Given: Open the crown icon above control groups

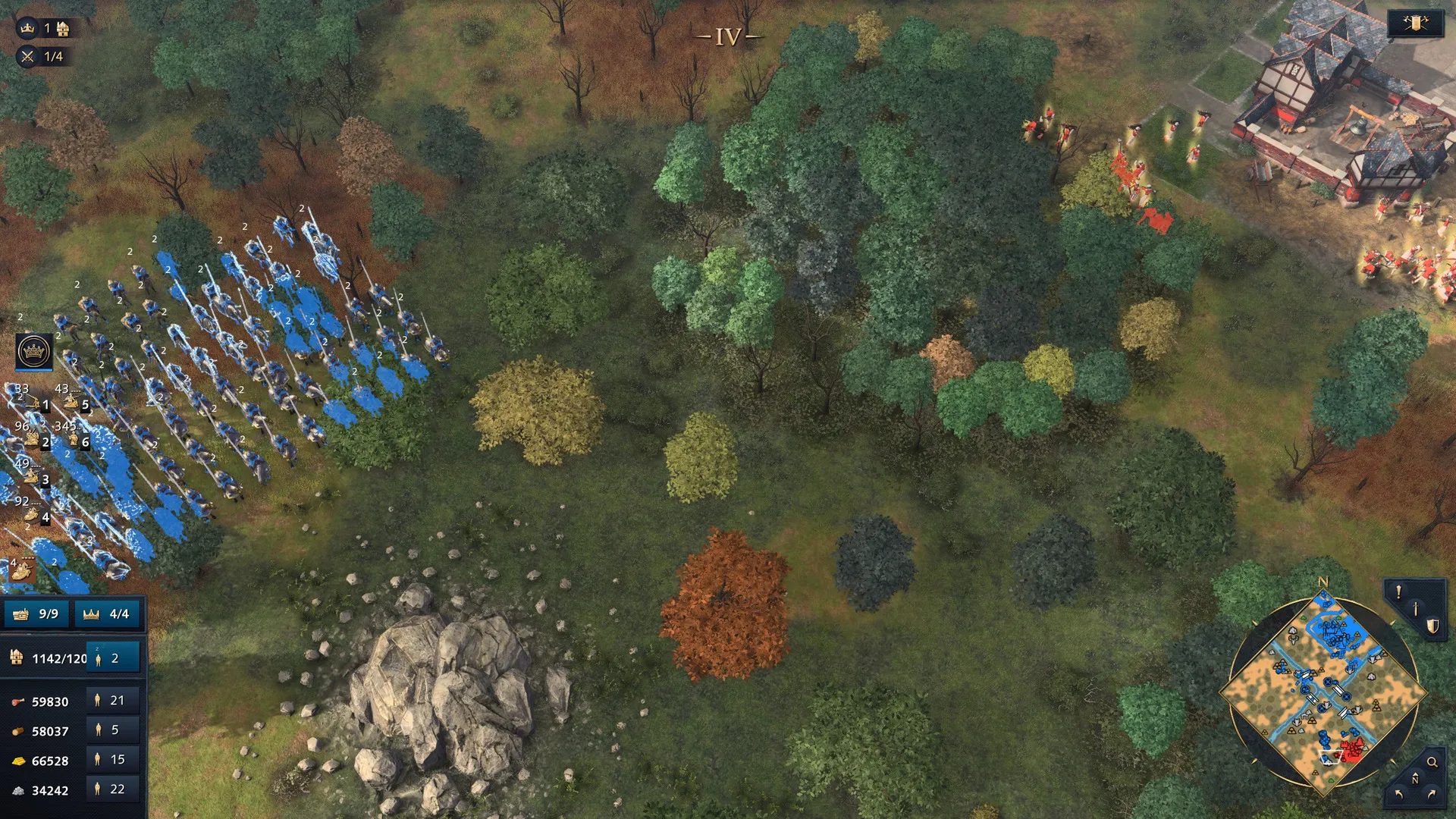Looking at the screenshot, I should click(x=34, y=351).
